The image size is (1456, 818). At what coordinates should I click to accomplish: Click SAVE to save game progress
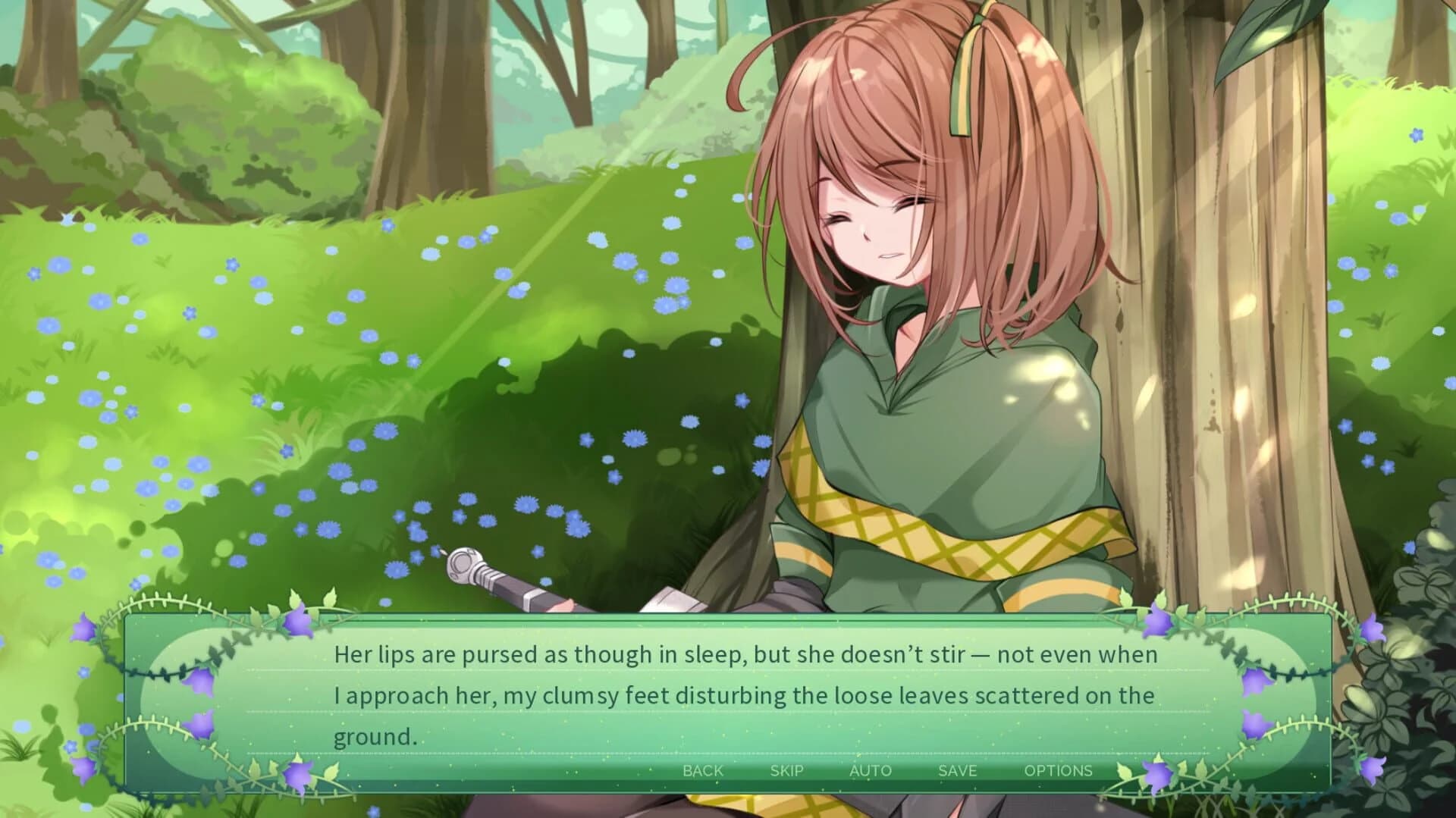[957, 771]
